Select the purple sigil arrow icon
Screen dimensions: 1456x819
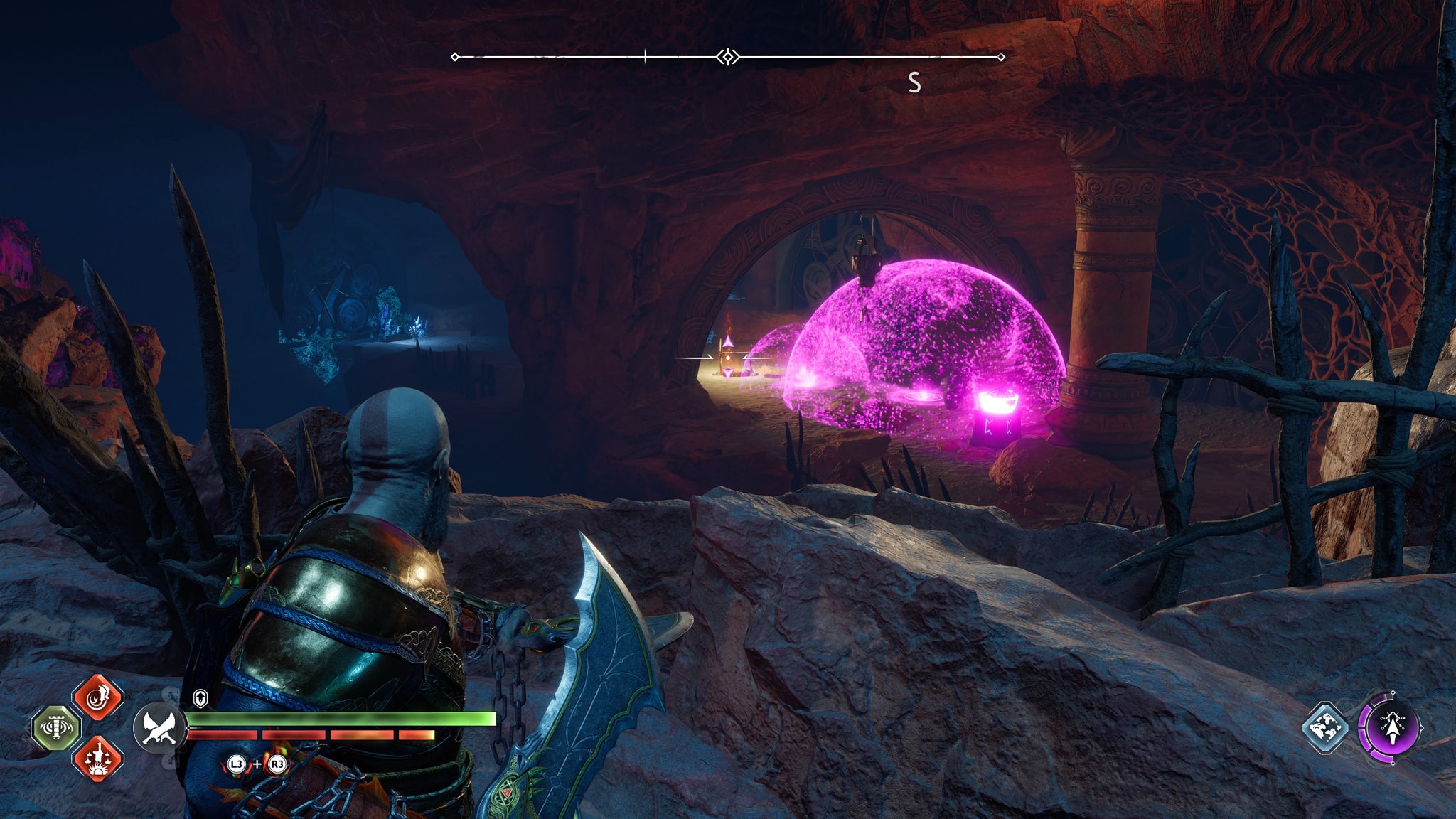pos(1391,728)
